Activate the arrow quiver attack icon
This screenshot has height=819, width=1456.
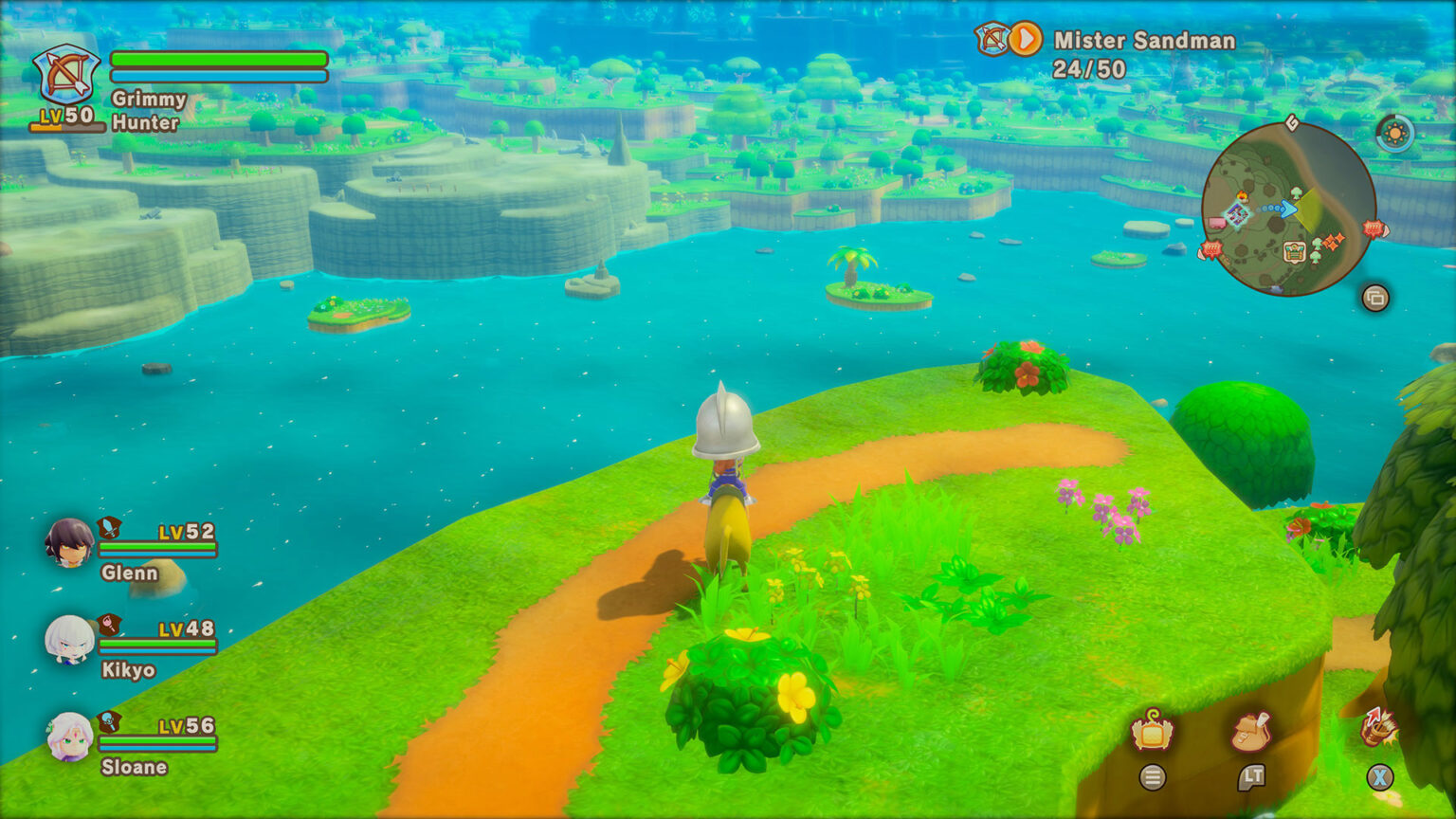tap(1378, 728)
